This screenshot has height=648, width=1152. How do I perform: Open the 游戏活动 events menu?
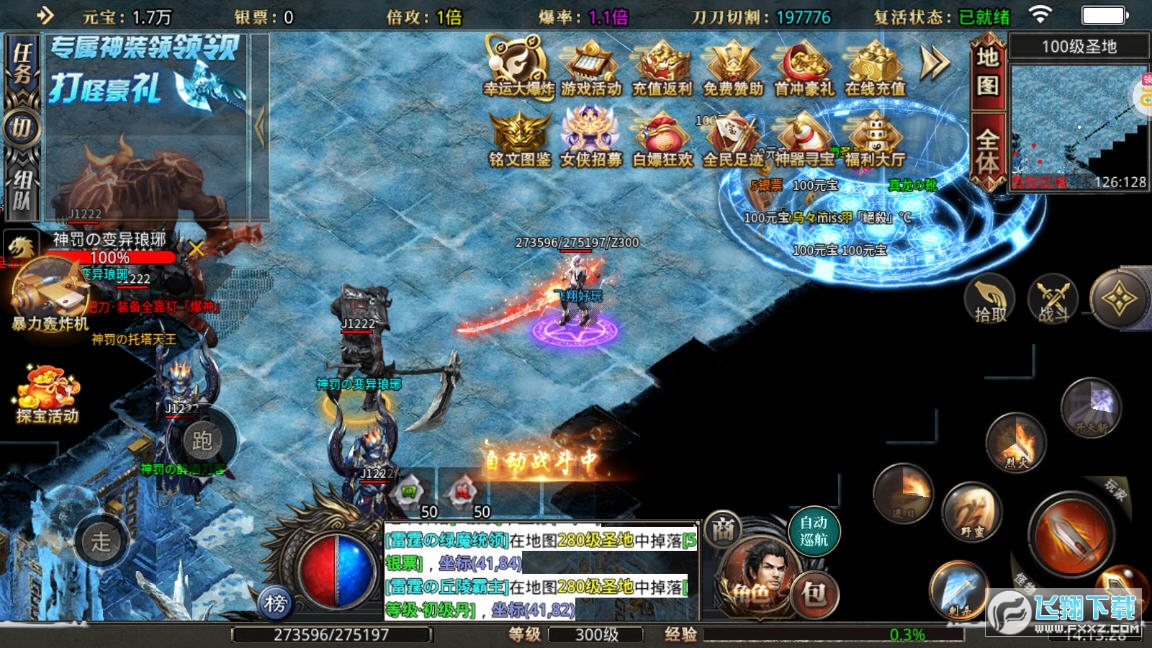590,66
